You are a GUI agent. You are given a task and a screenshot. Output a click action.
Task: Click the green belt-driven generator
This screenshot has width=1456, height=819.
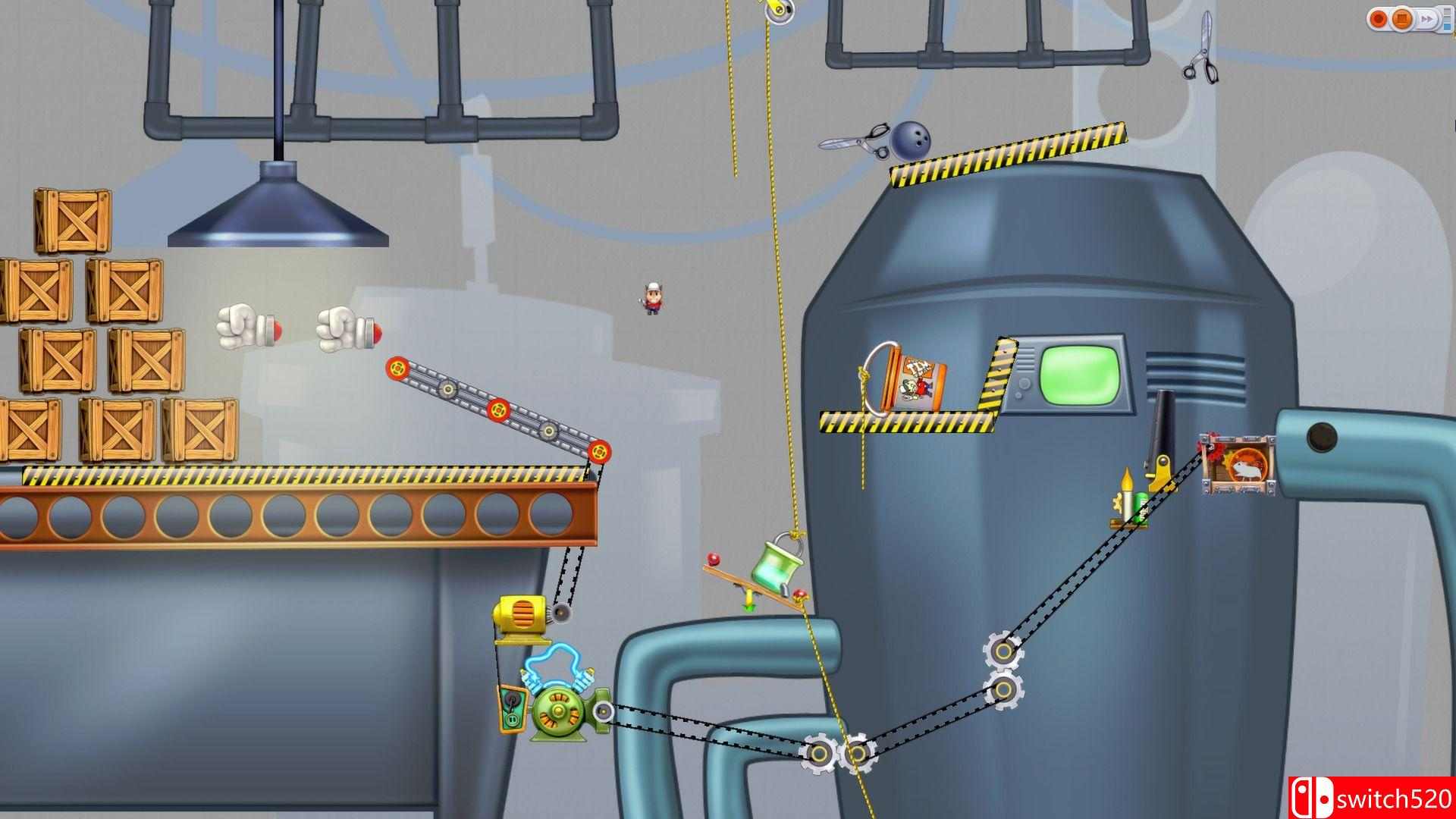tap(559, 711)
